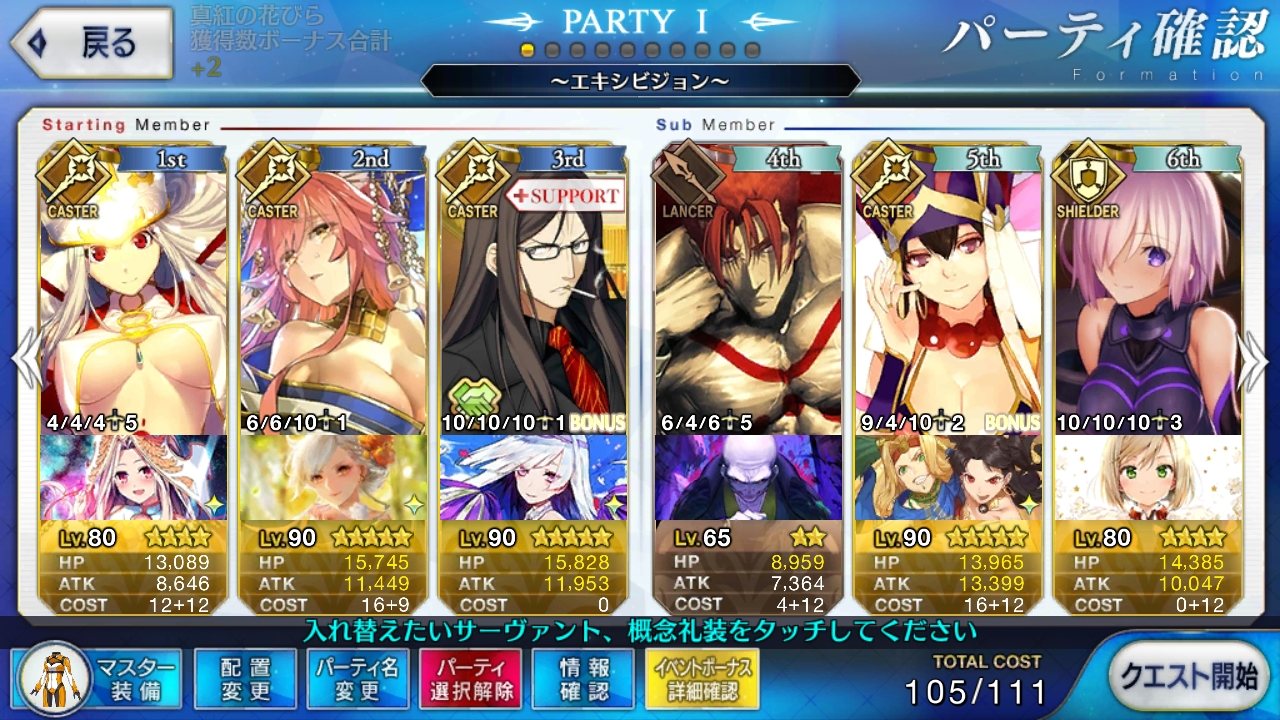Change the 1st Caster's craft essence
Viewport: 1280px width, 720px height.
pyautogui.click(x=133, y=477)
